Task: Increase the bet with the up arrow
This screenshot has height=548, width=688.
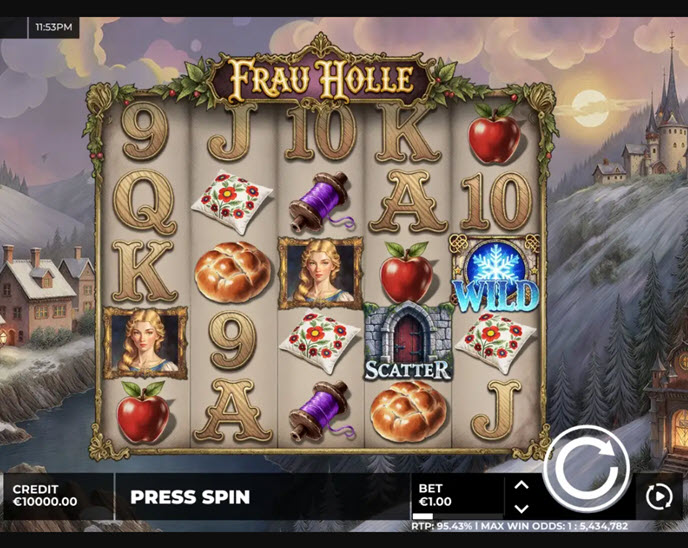Action: (521, 485)
